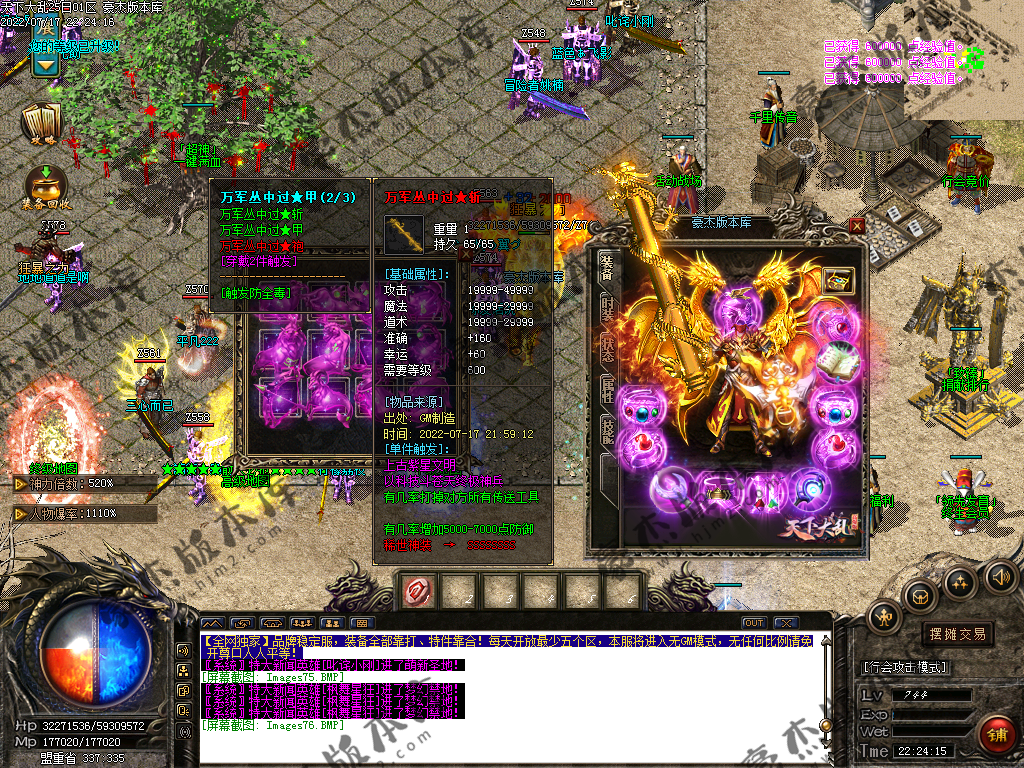Image resolution: width=1024 pixels, height=768 pixels.
Task: Click the OUT button above chat
Action: click(754, 623)
